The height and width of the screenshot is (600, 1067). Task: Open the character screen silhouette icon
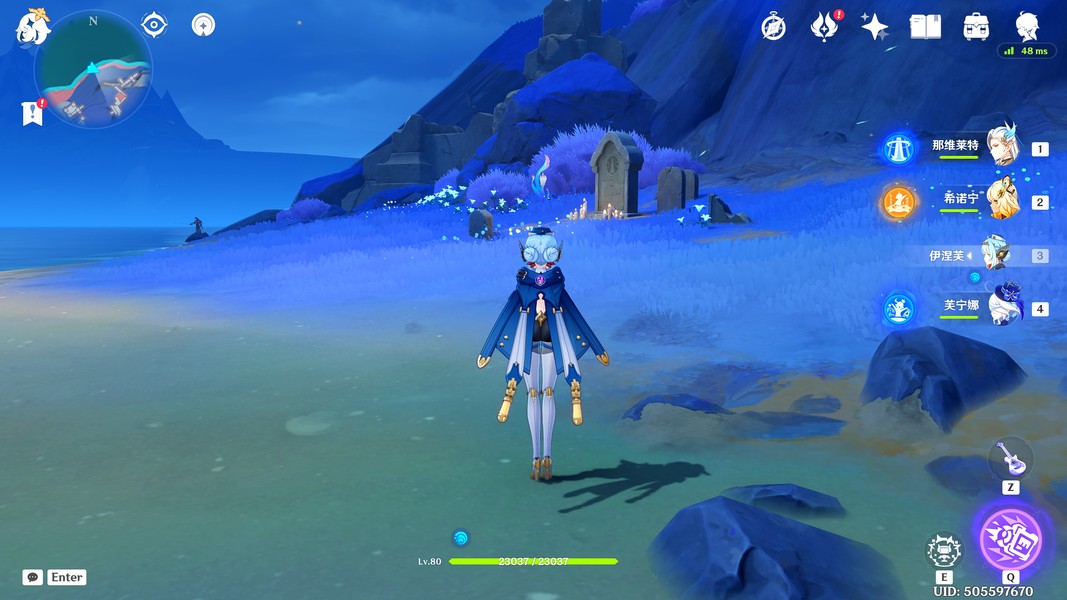pyautogui.click(x=1027, y=26)
